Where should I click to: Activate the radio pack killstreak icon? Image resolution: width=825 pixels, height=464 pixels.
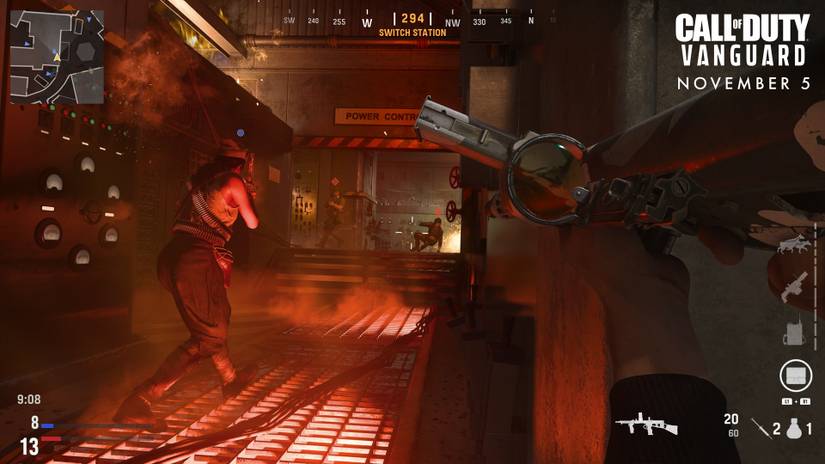[796, 331]
